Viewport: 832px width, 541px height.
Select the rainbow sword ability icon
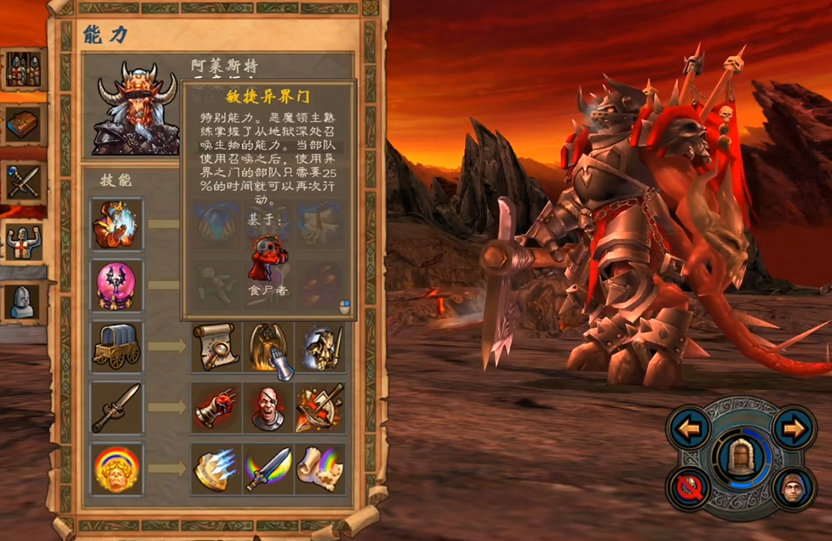[x=267, y=468]
